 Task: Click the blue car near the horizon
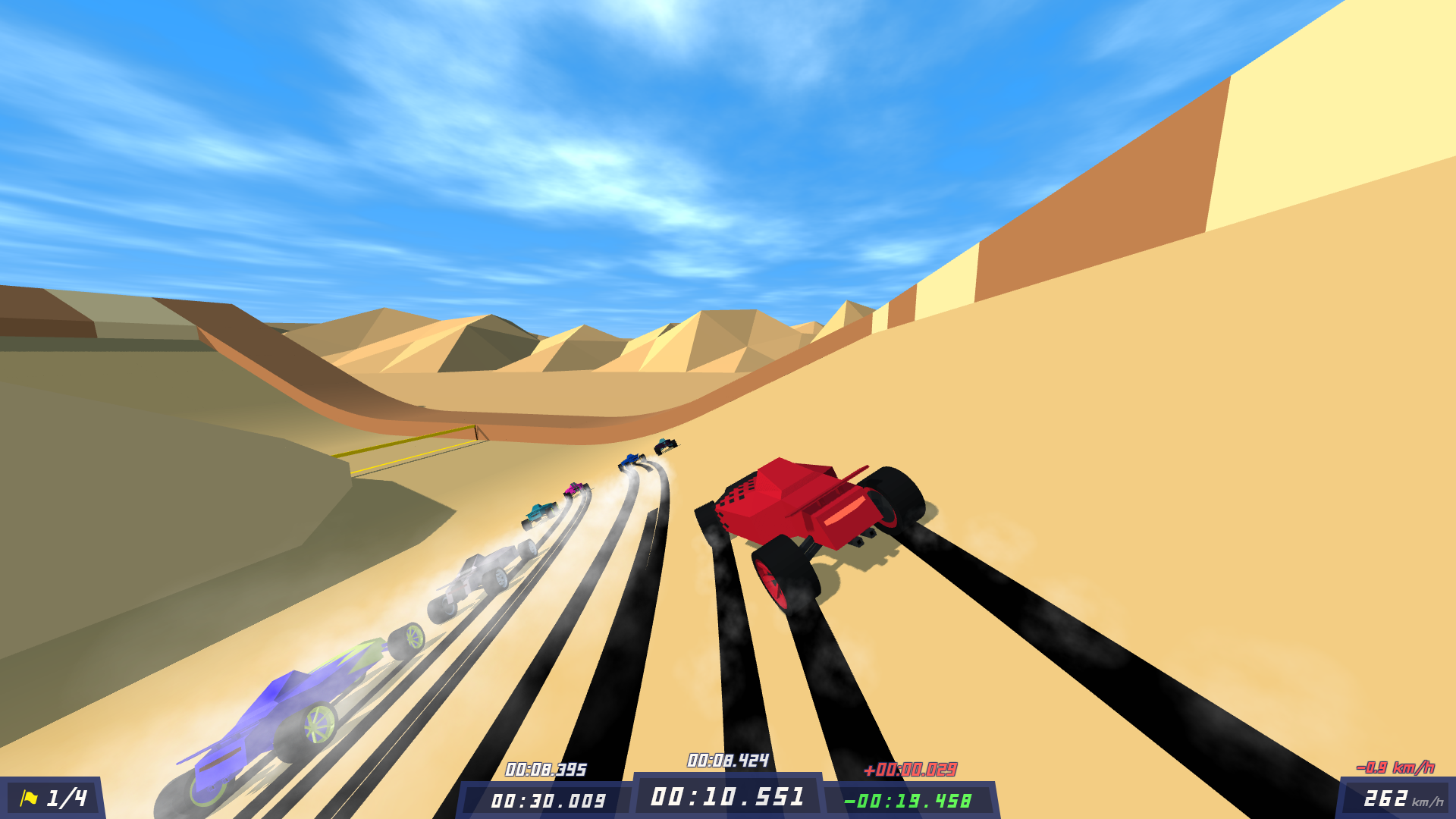coord(631,461)
